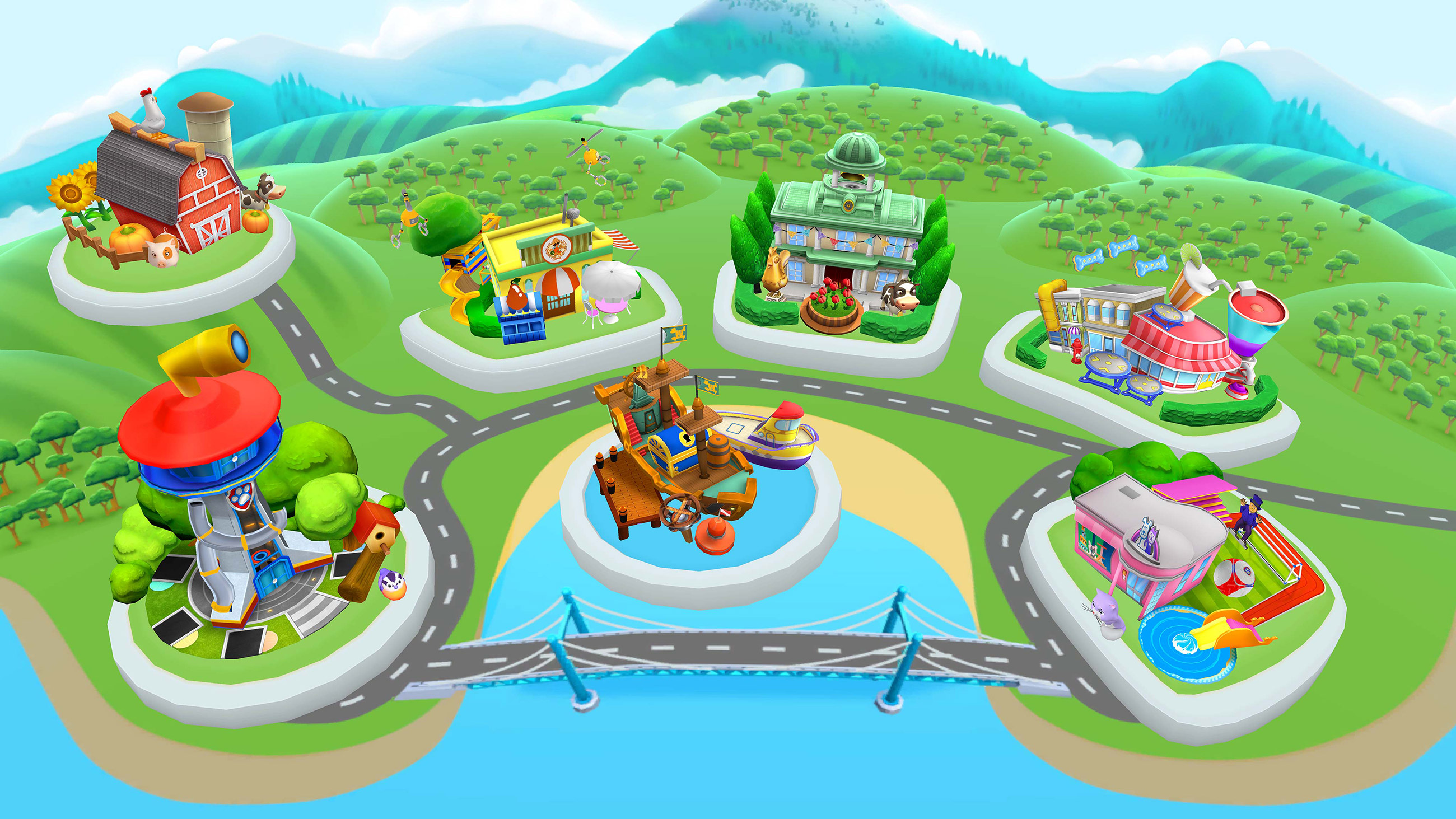This screenshot has height=819, width=1456.
Task: Select the pirate ship dock location
Action: tap(678, 464)
